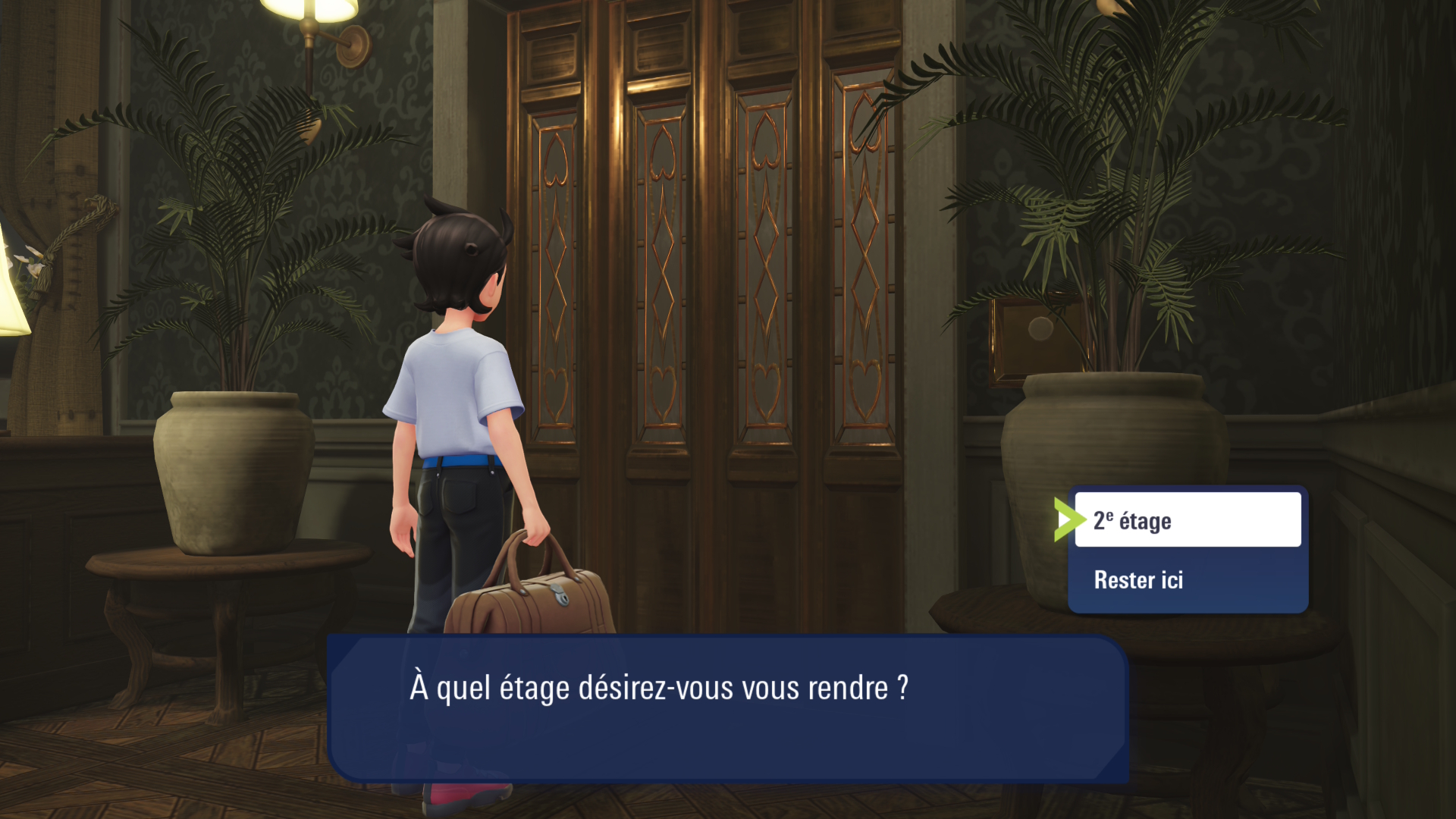Choose the "2e étage" floor option
The height and width of the screenshot is (819, 1456).
[1187, 520]
